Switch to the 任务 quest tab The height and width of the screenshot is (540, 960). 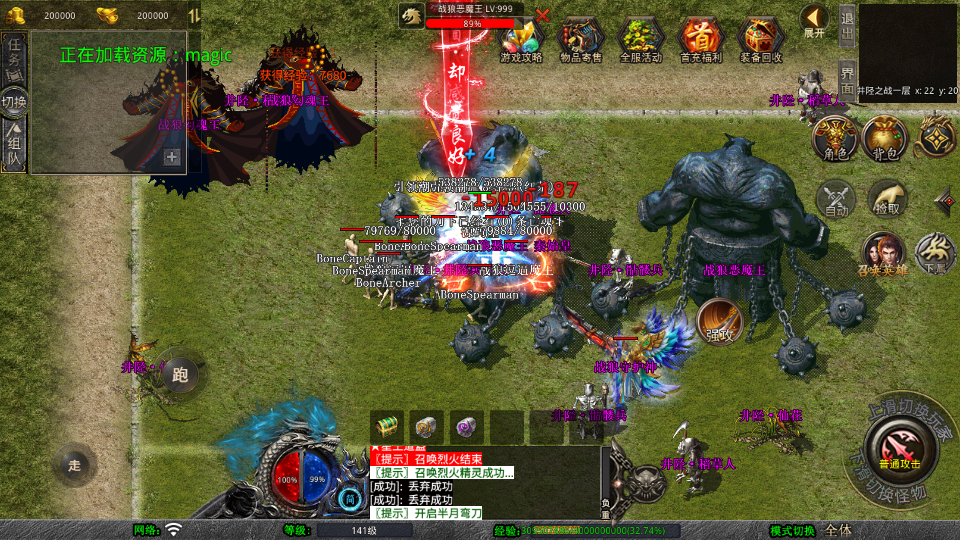[x=14, y=57]
